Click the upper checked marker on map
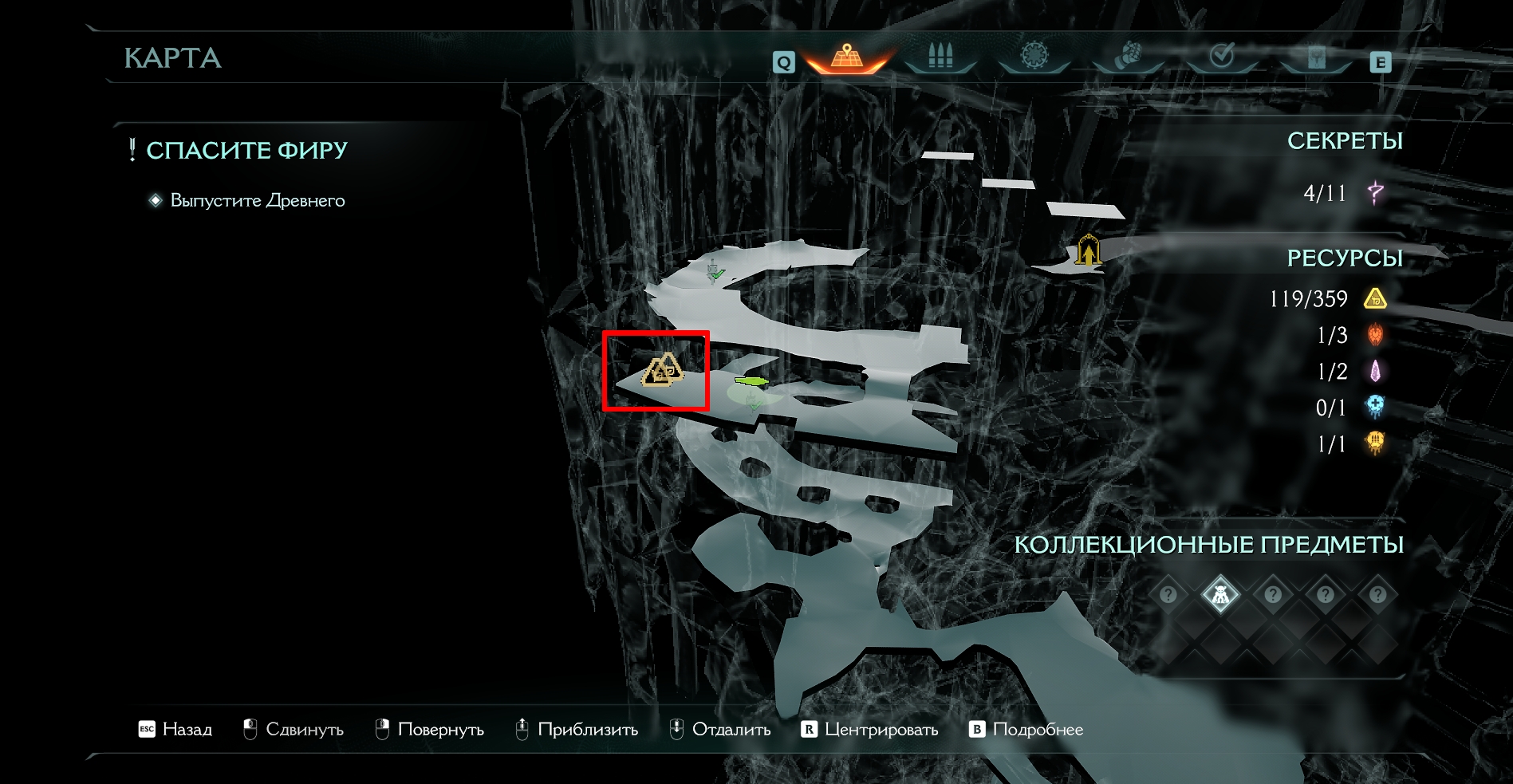 tap(715, 273)
